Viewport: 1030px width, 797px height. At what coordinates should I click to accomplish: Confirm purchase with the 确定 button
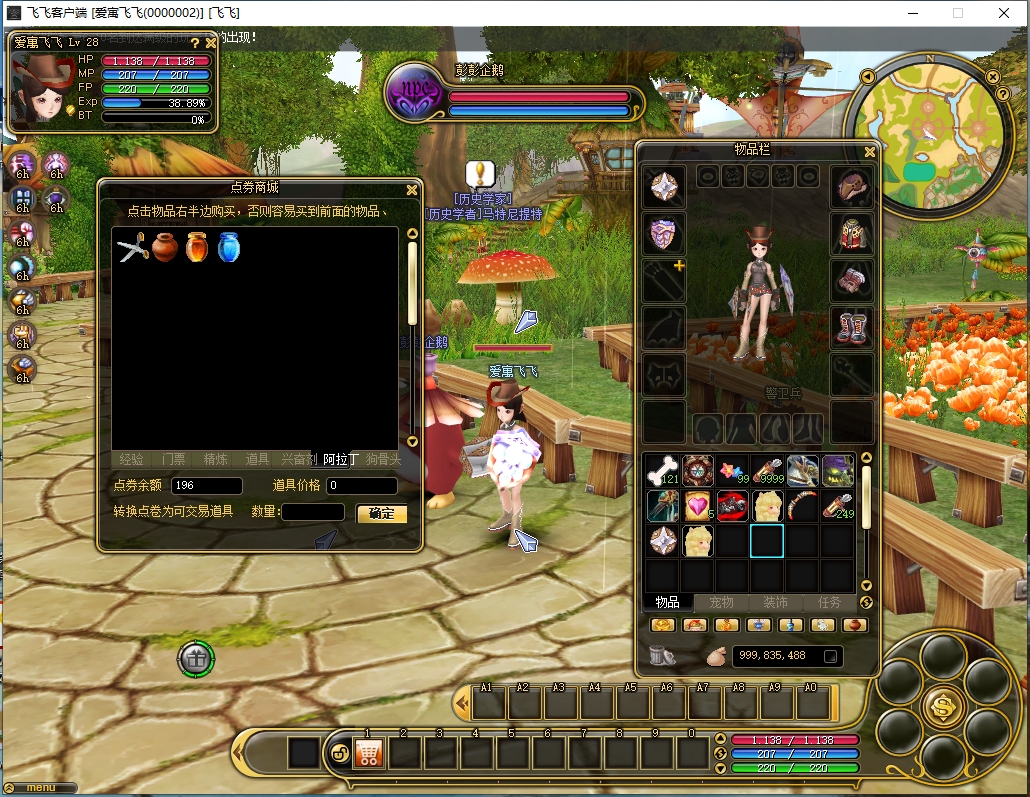click(382, 513)
